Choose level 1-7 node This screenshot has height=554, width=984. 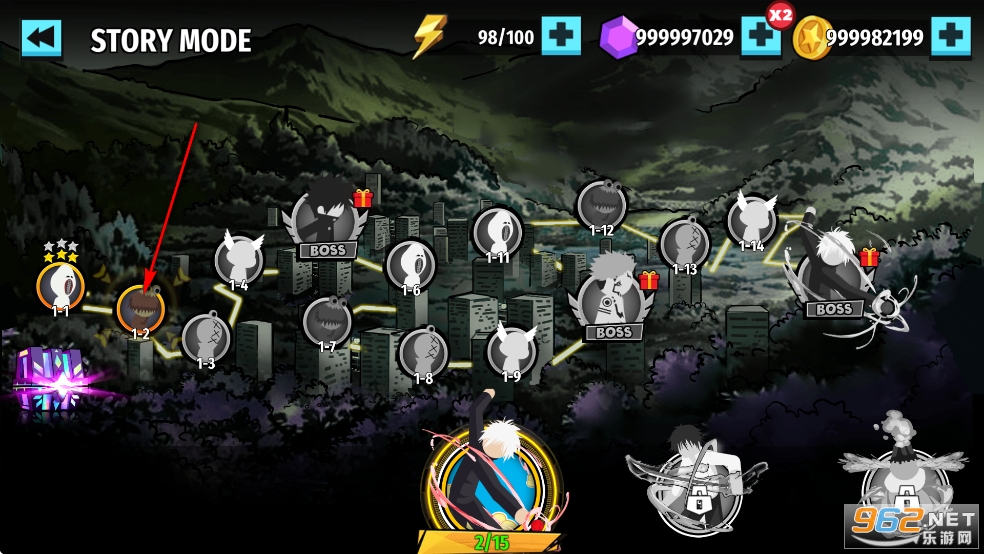327,320
